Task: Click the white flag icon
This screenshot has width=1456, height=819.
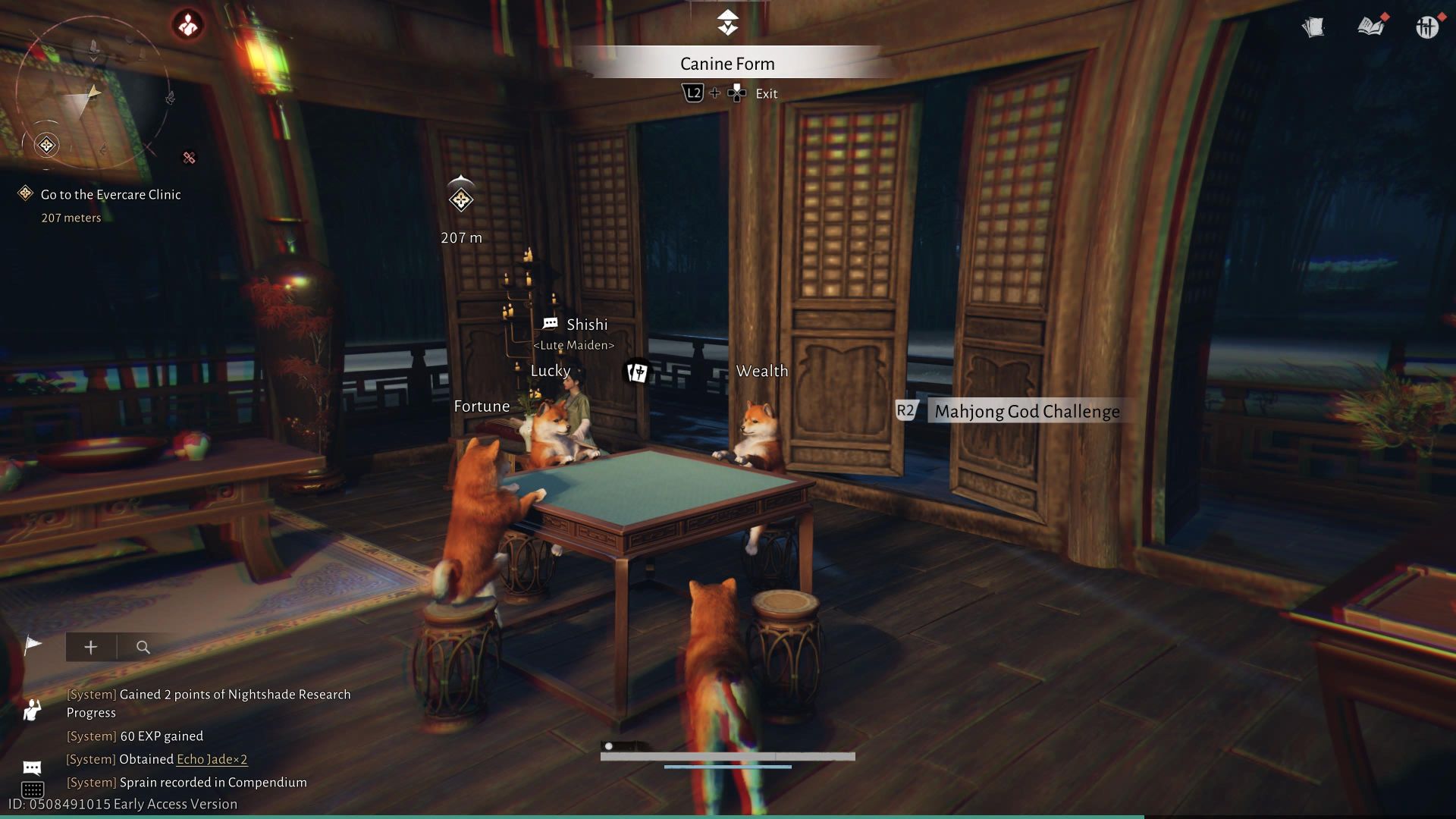Action: click(x=33, y=646)
